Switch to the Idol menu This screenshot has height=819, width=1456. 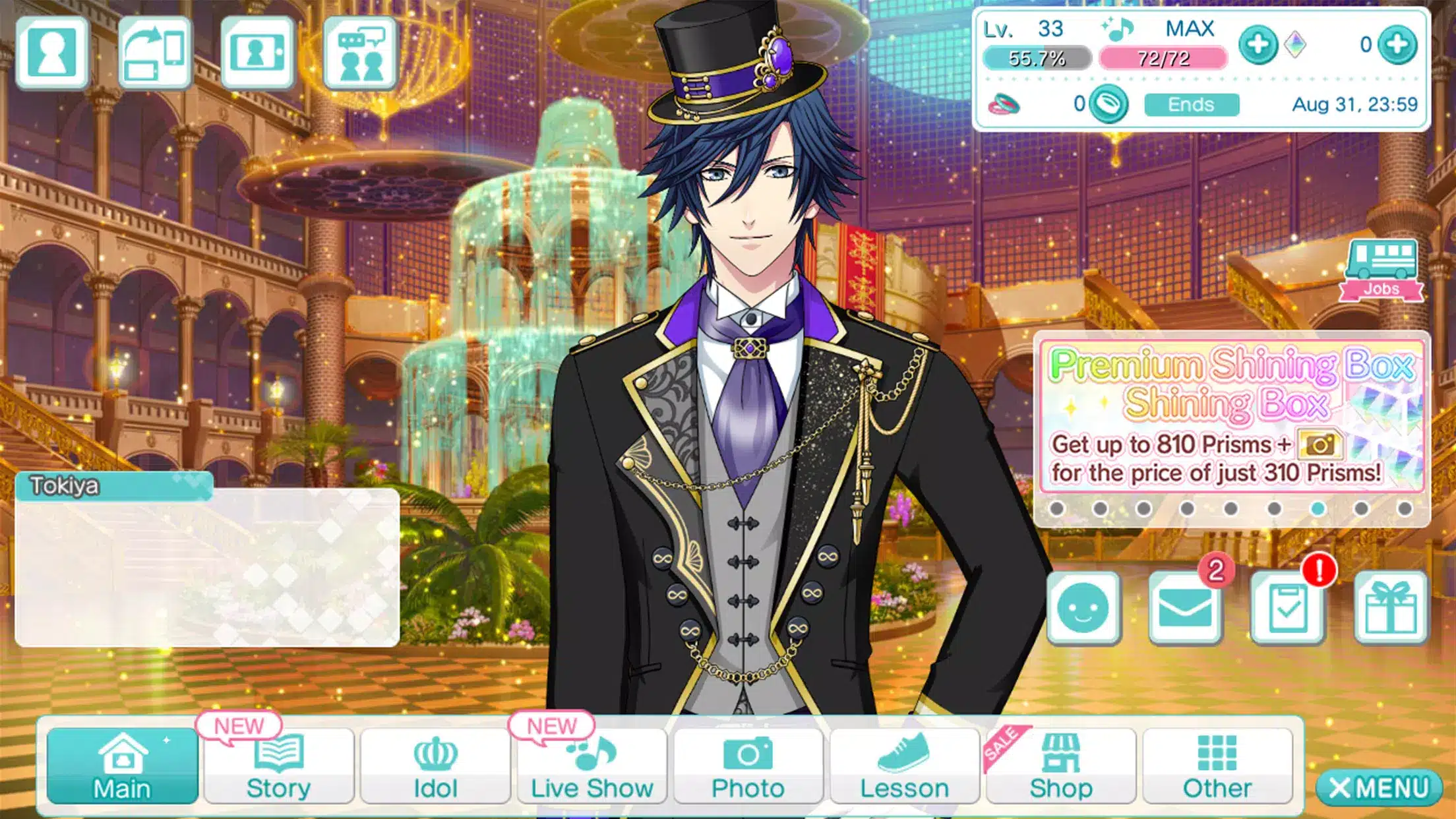435,766
